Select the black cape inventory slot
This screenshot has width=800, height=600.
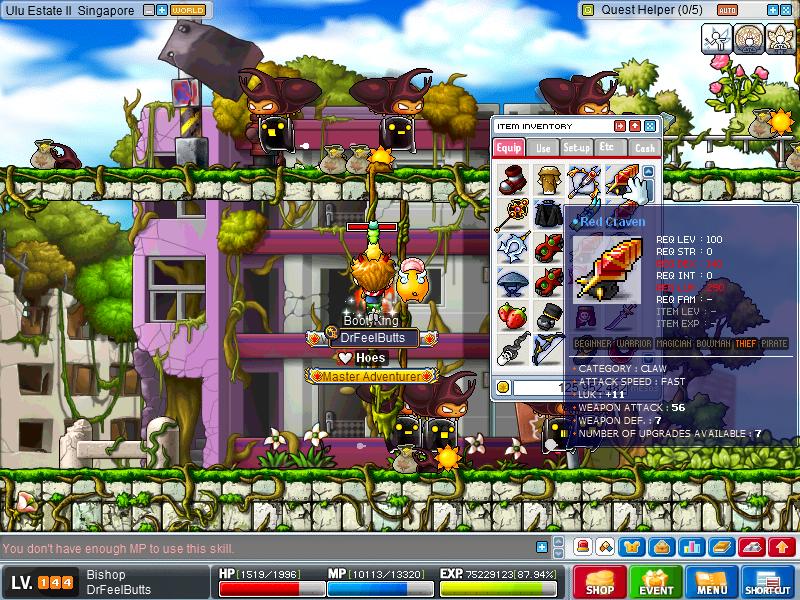(547, 215)
